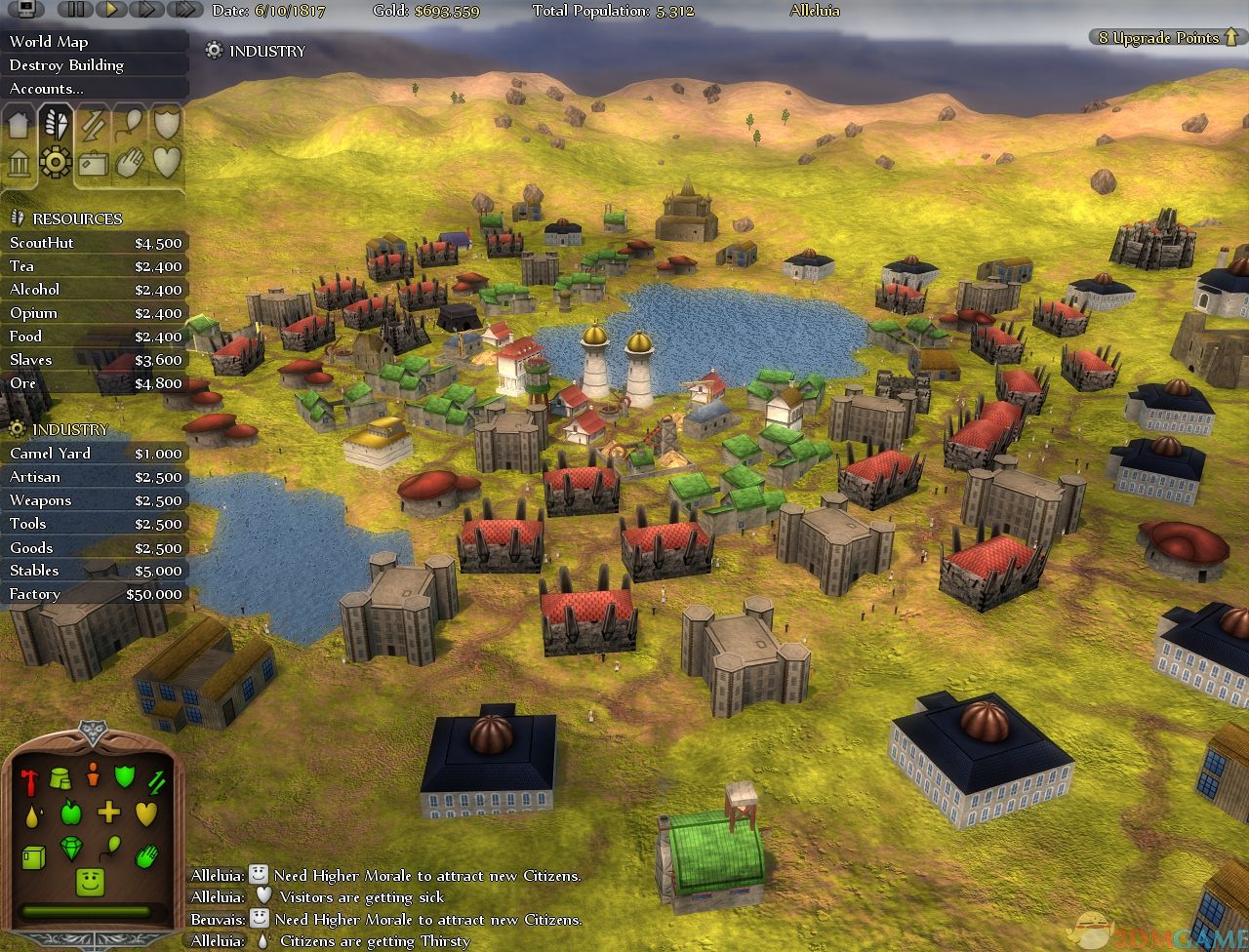Click the green apple food indicator
The image size is (1249, 952).
(x=70, y=812)
